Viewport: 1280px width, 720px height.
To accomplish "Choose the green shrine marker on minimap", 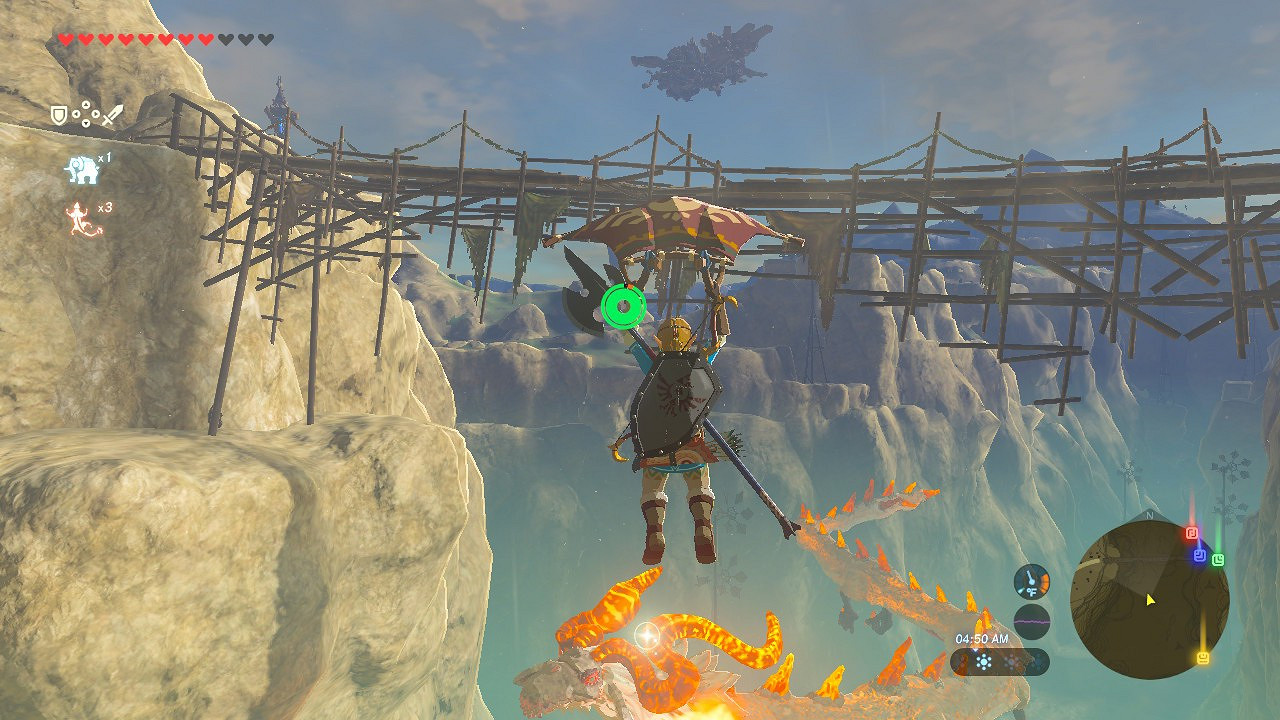I will pyautogui.click(x=1217, y=560).
